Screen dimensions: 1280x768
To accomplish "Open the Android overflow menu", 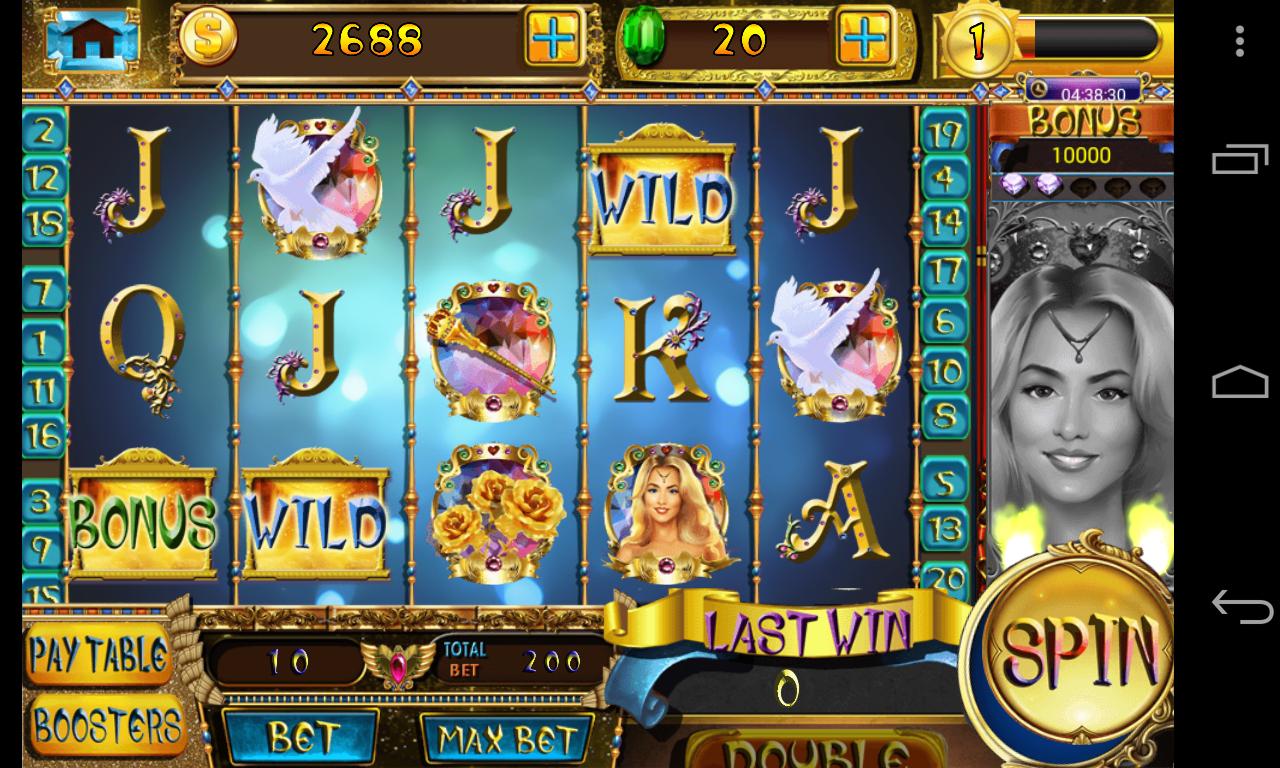I will 1239,41.
